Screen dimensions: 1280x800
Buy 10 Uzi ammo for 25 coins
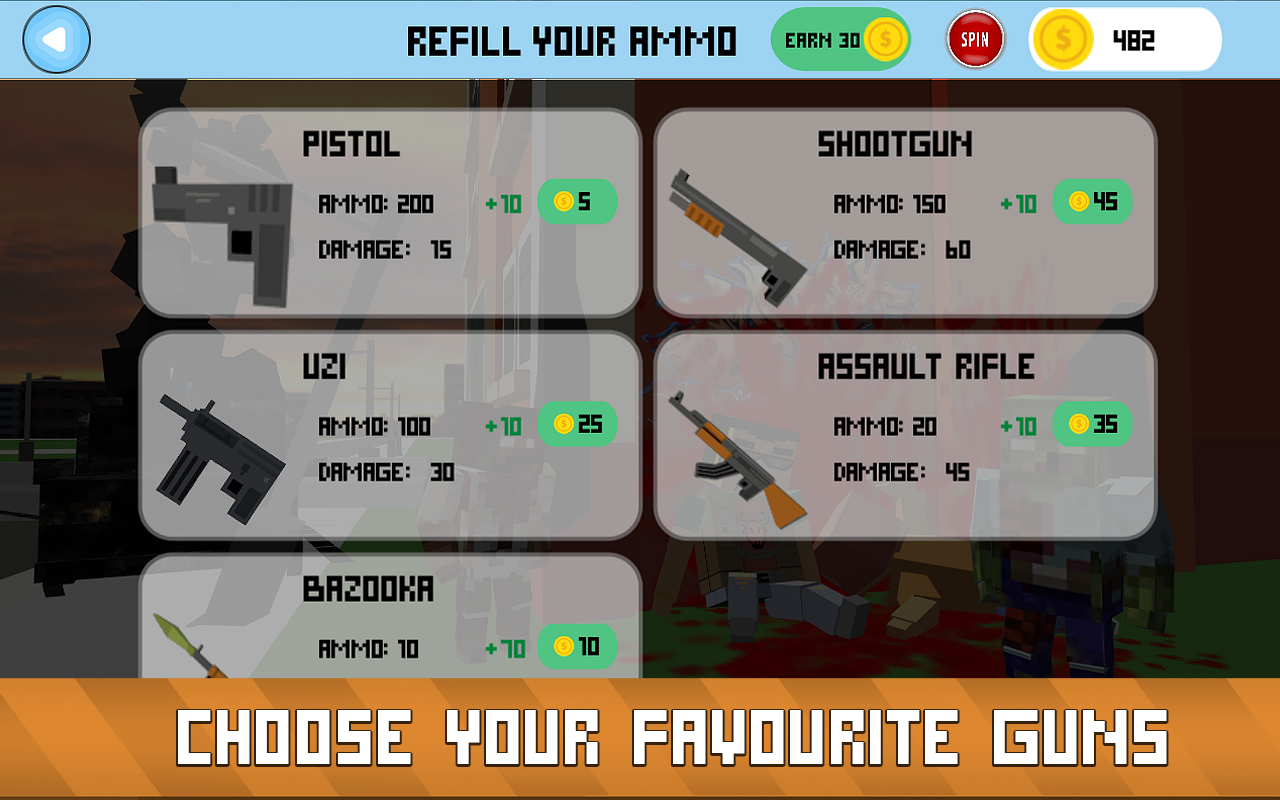[577, 424]
